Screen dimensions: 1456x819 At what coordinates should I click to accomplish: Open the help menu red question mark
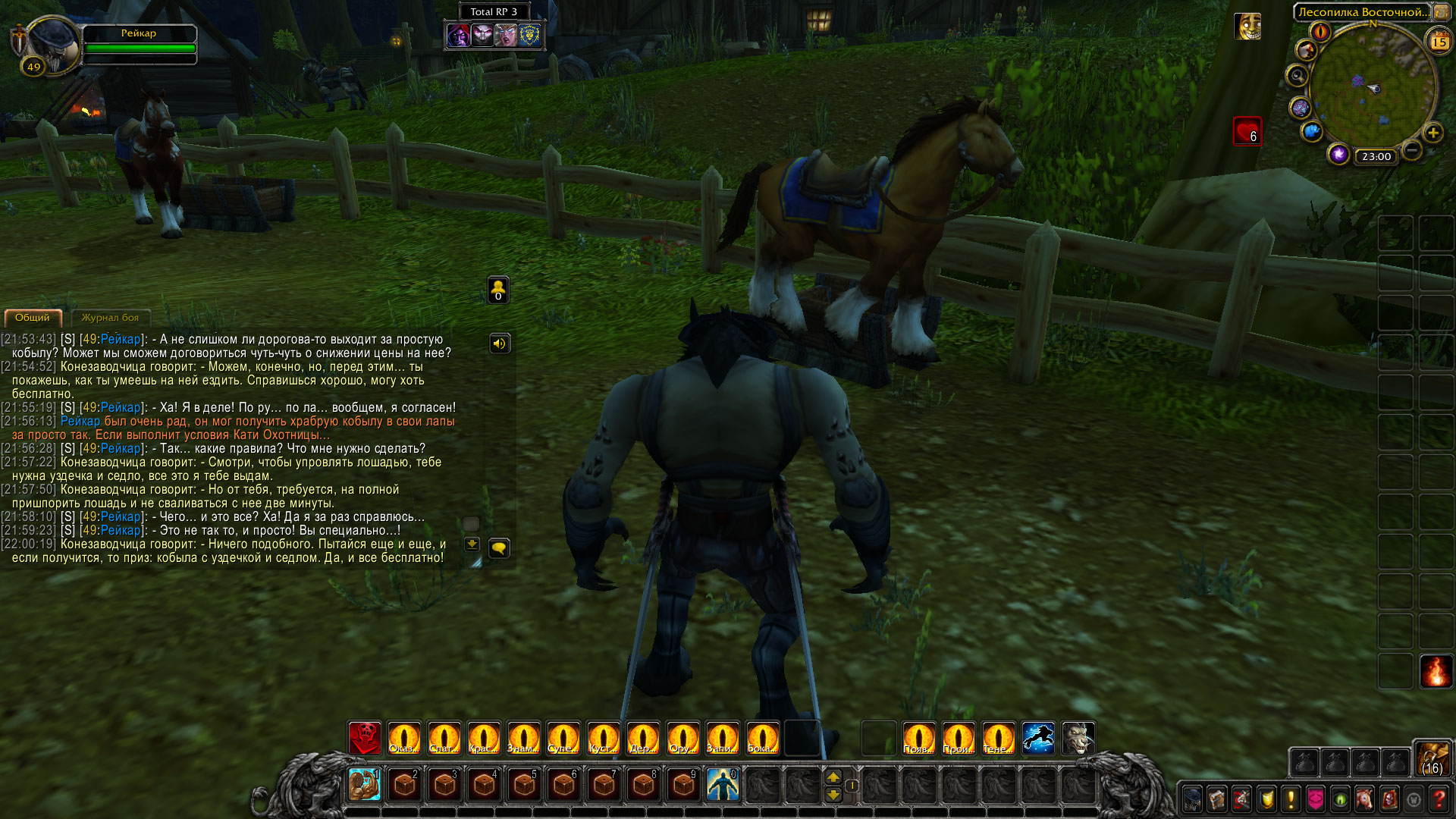[1439, 799]
